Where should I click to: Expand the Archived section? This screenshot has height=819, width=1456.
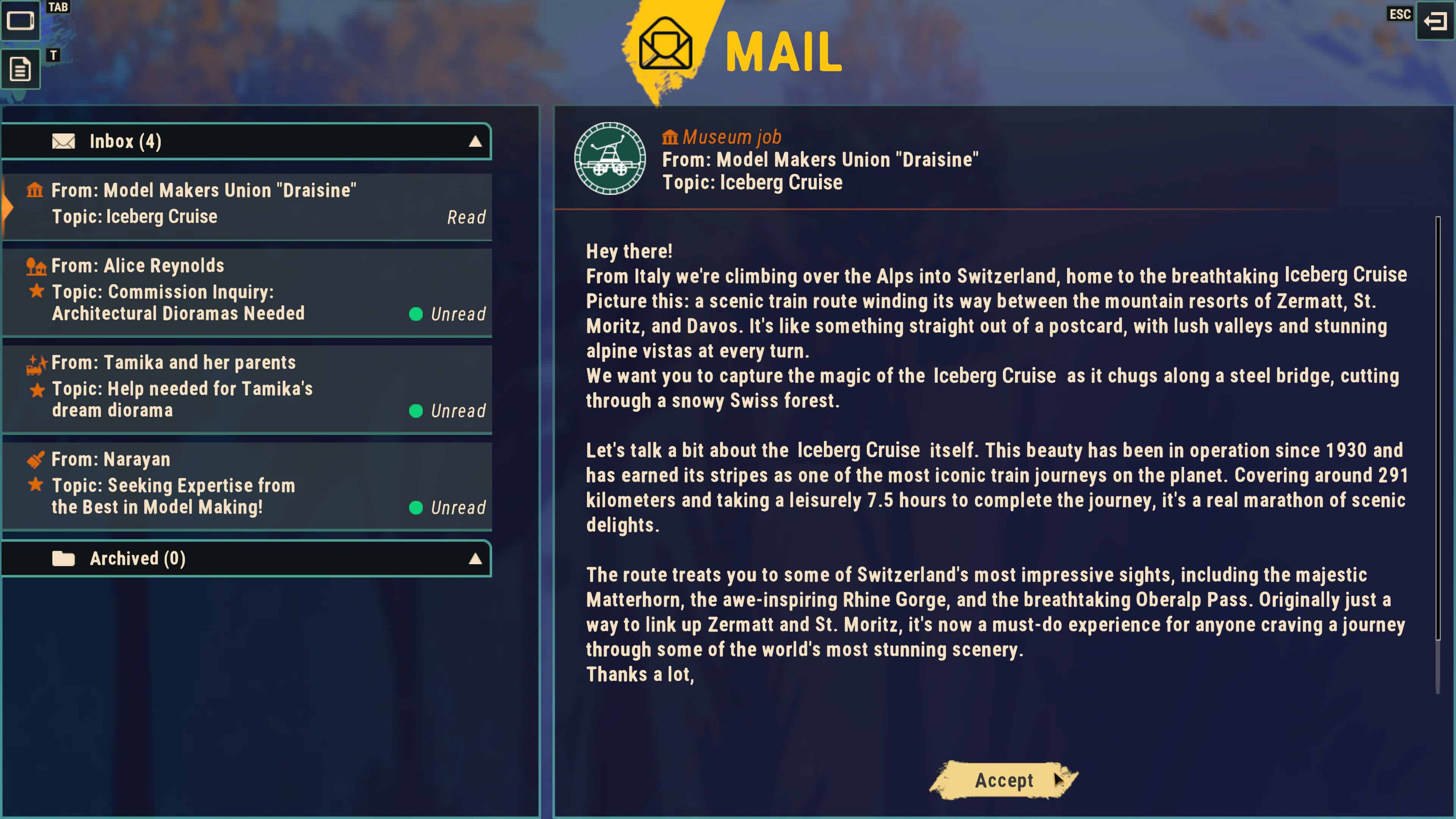point(475,559)
